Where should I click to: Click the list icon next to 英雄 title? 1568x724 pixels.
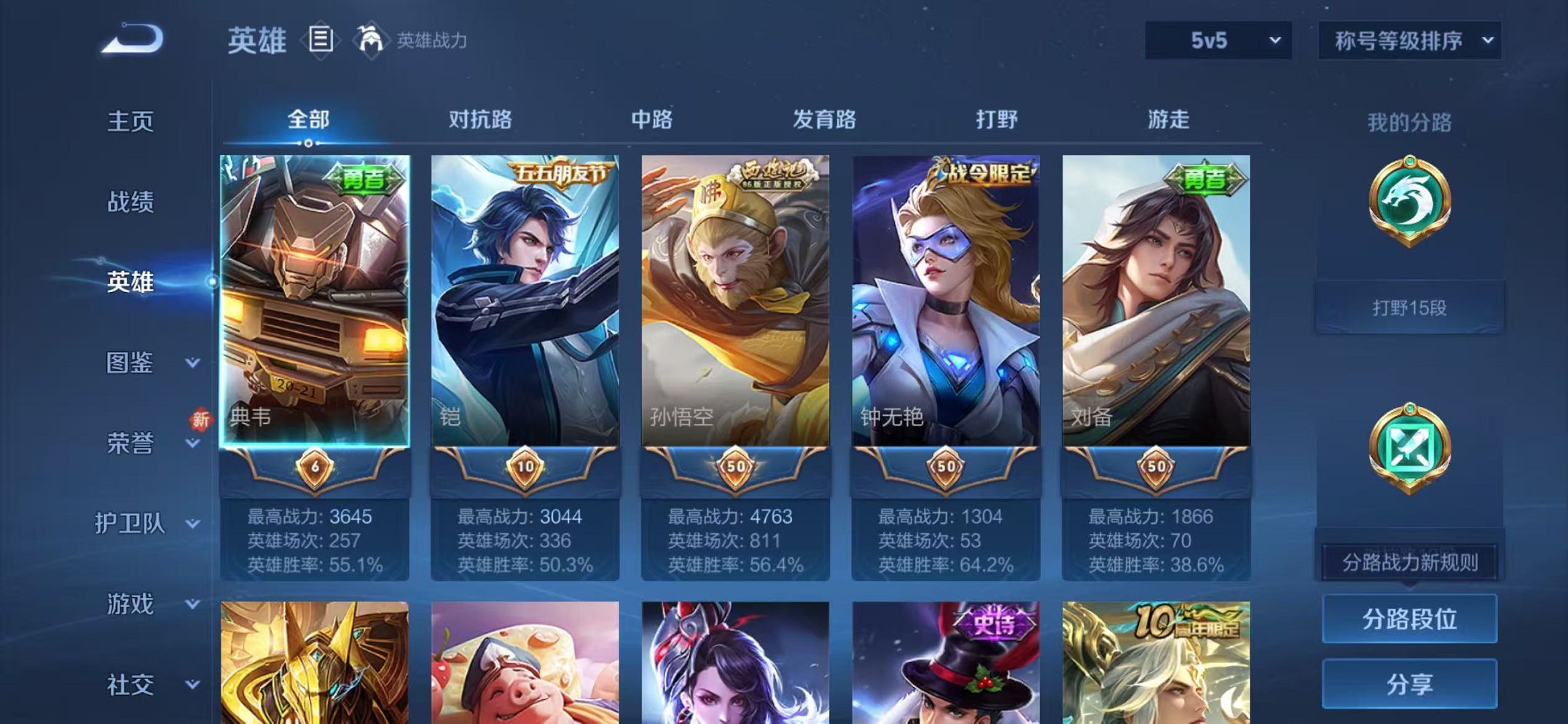tap(319, 38)
